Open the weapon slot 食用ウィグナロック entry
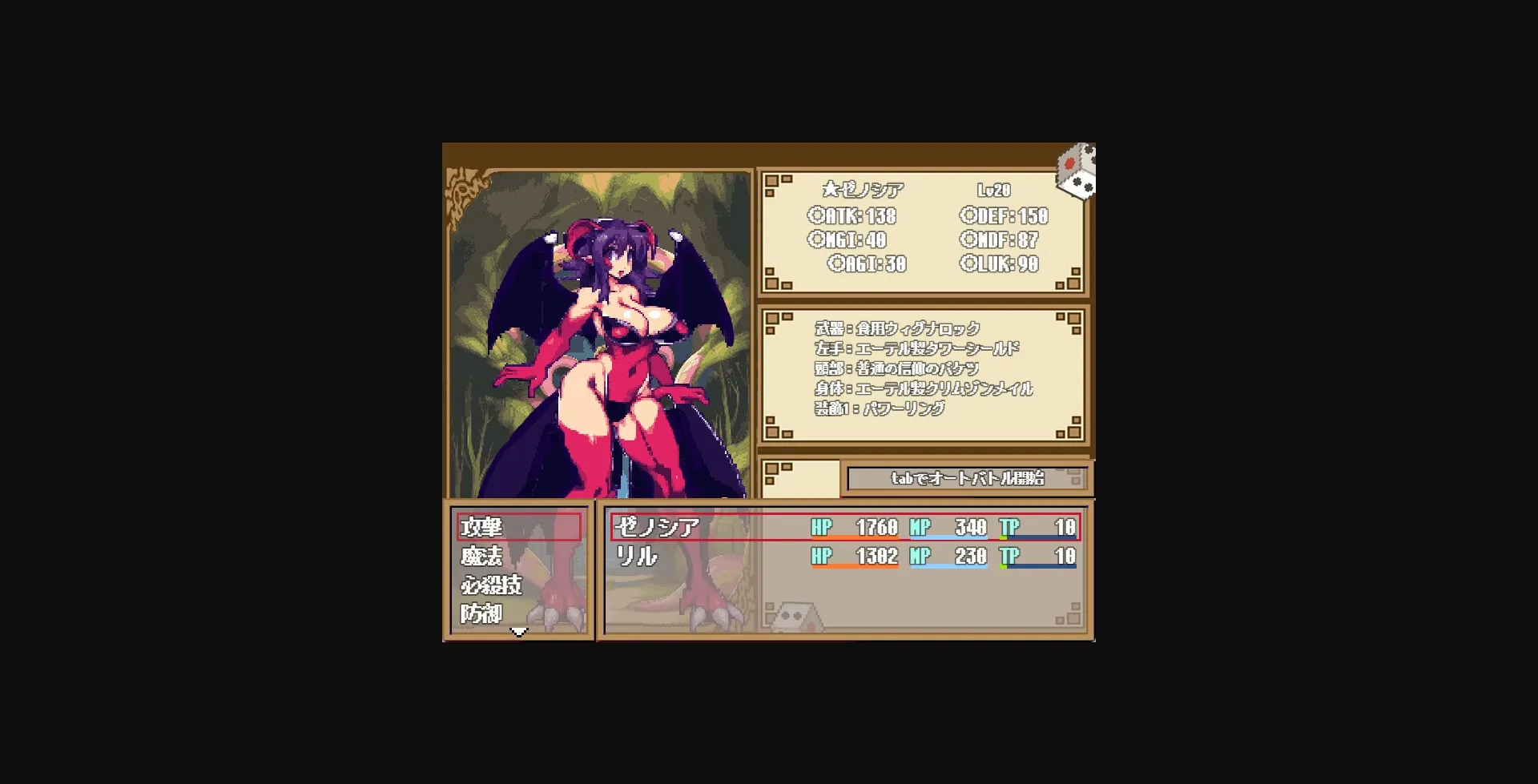The width and height of the screenshot is (1538, 784). [896, 328]
